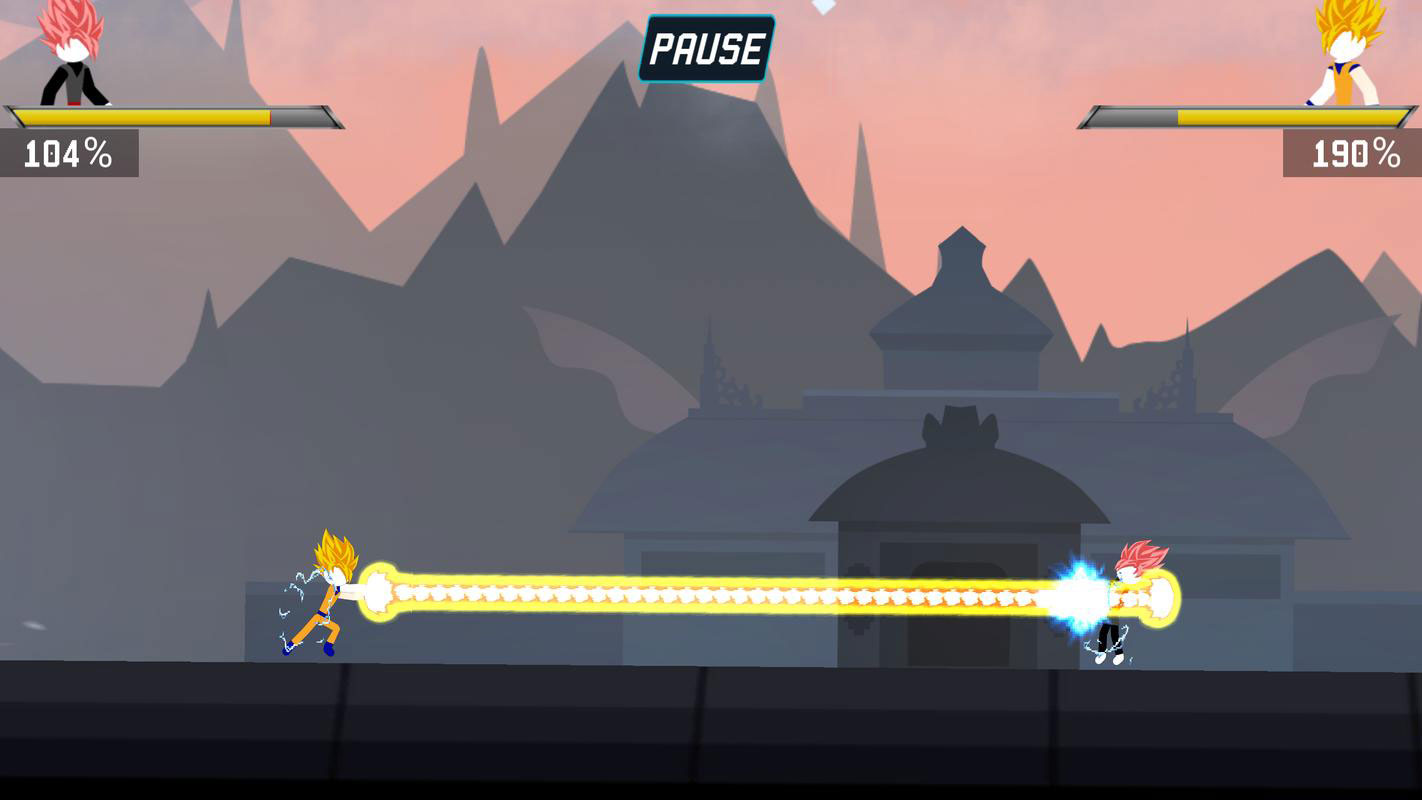Viewport: 1422px width, 800px height.
Task: Tap the empty gray portion of right bar
Action: coord(1130,117)
